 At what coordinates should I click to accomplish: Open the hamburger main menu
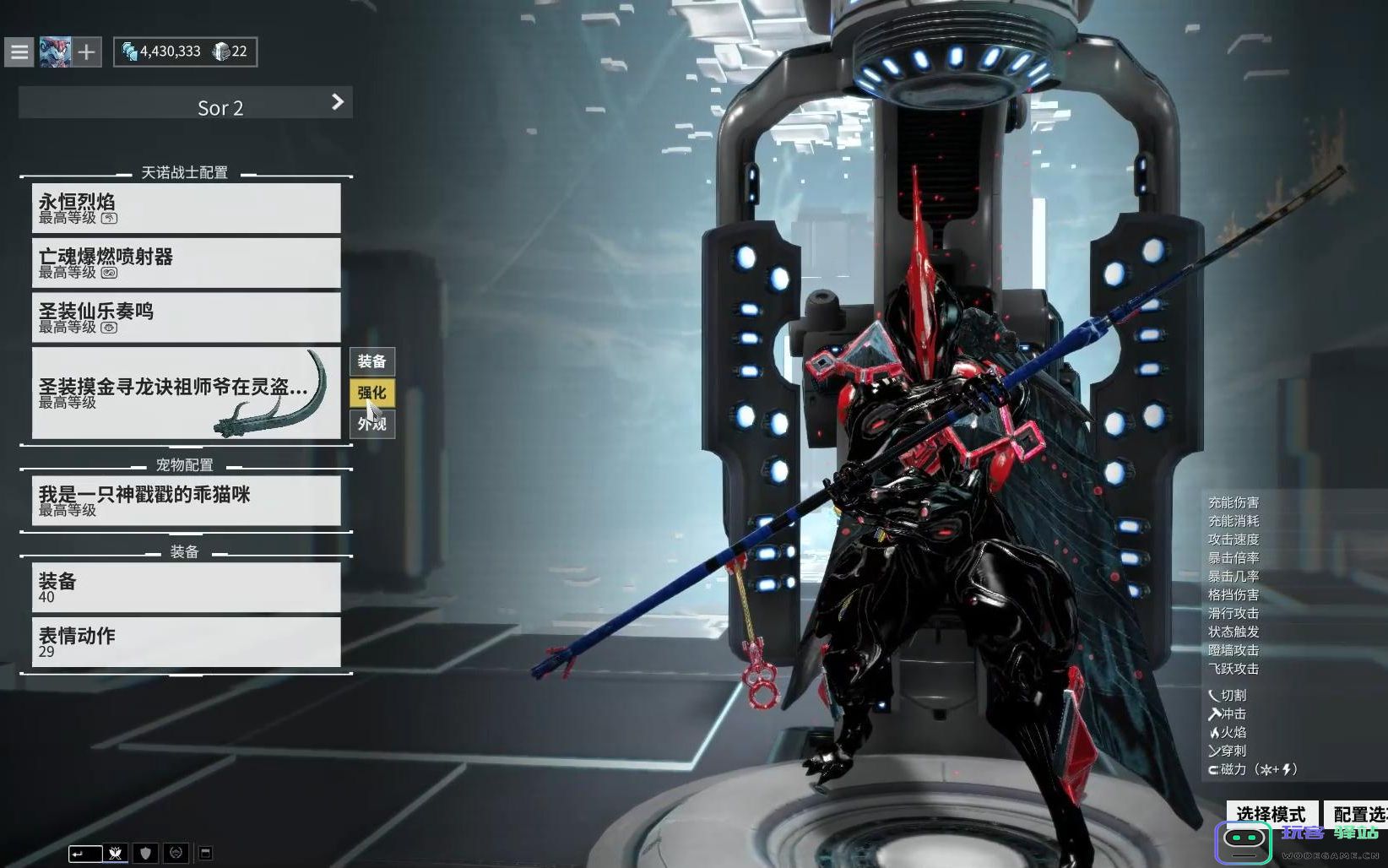19,52
